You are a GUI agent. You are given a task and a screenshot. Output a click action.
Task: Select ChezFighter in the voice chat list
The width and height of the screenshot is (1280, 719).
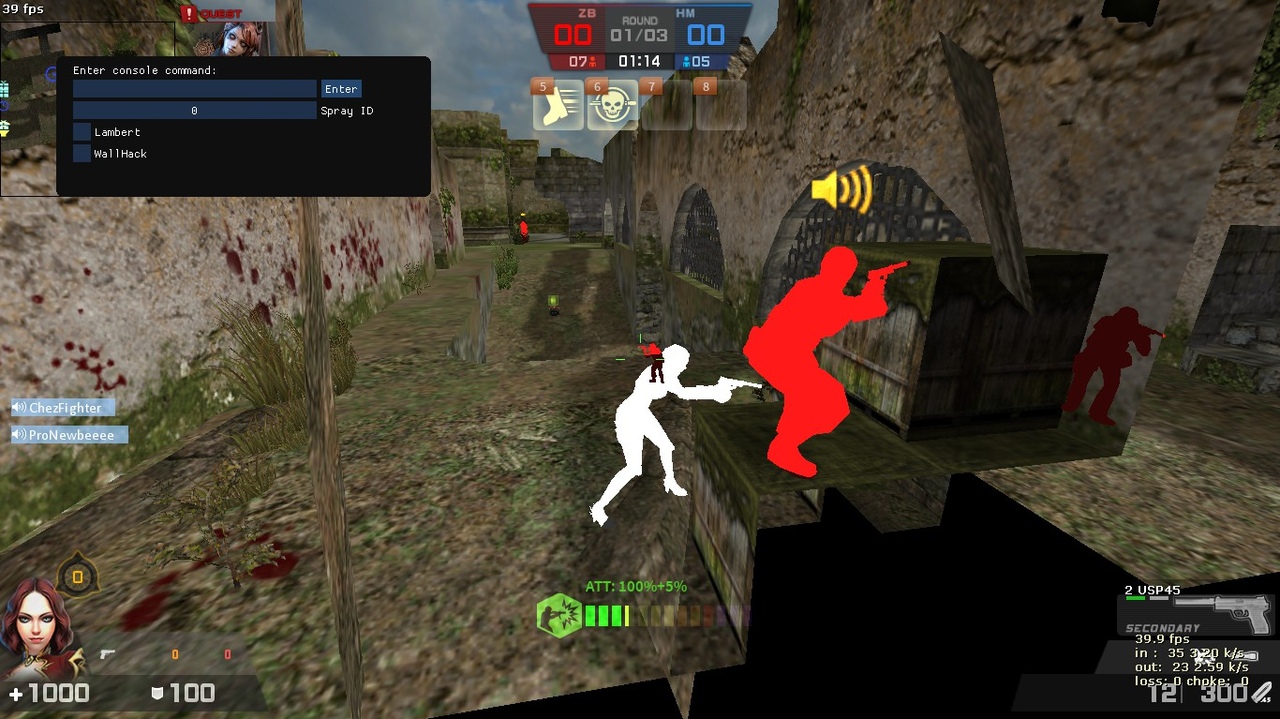pyautogui.click(x=64, y=408)
